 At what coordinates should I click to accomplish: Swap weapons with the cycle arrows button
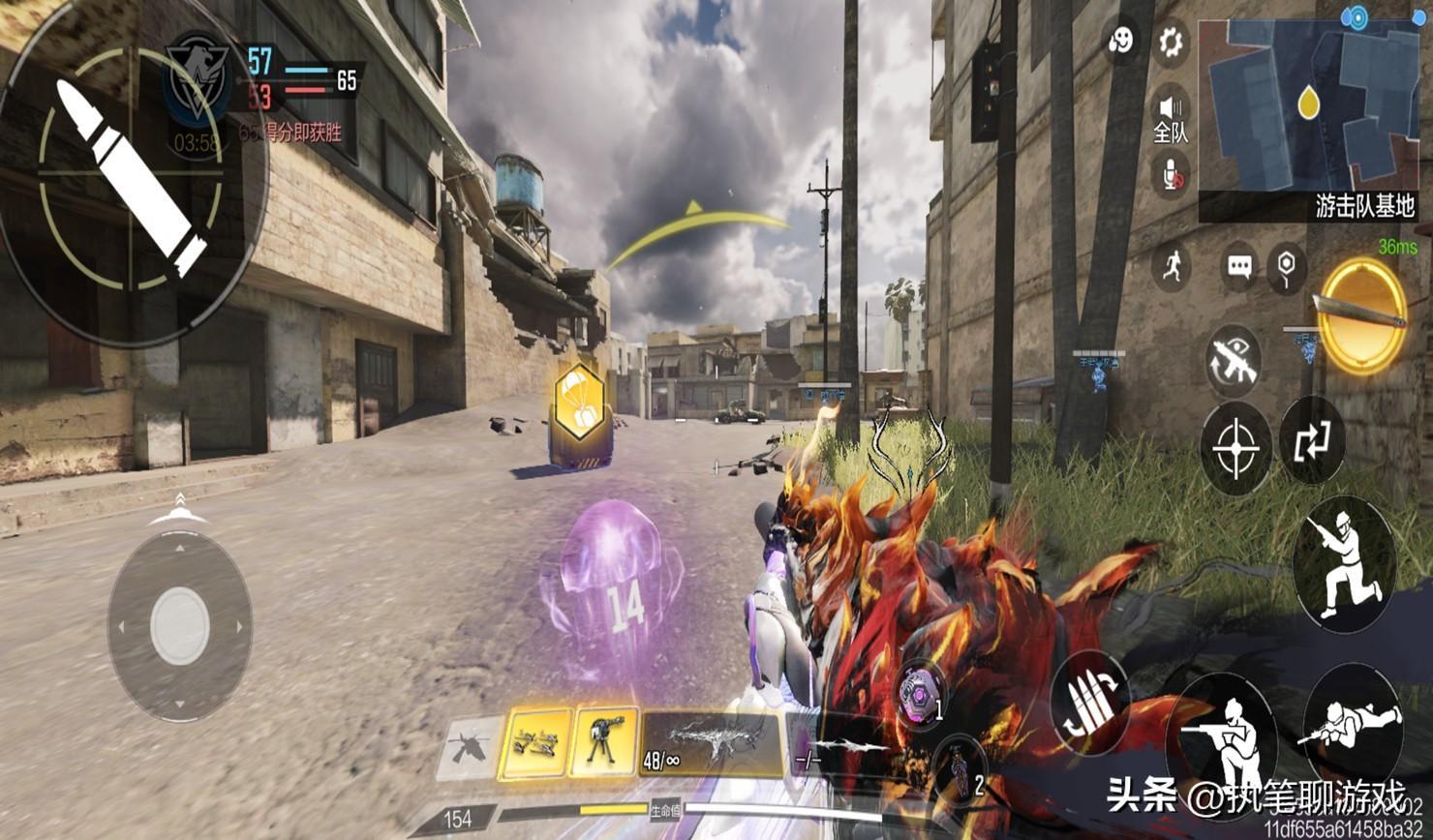1312,441
